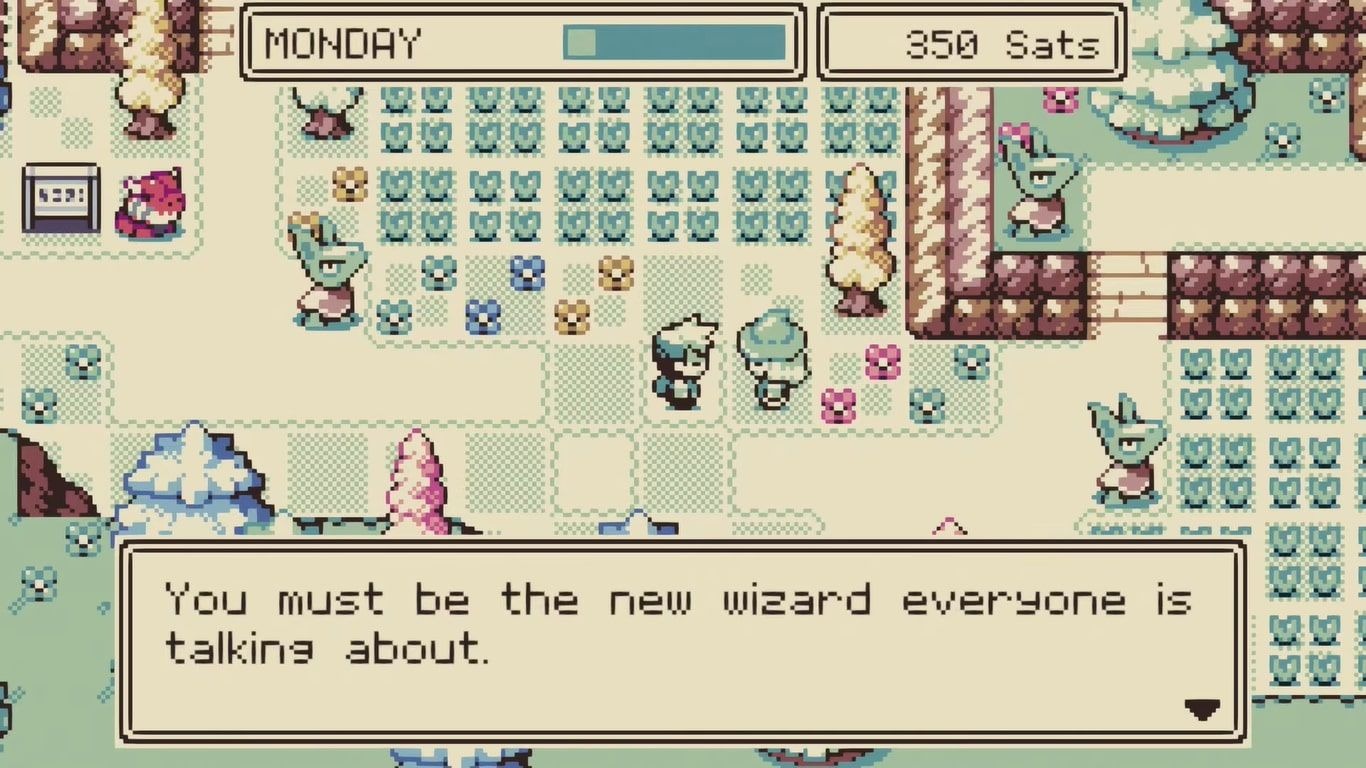The height and width of the screenshot is (768, 1366).
Task: Click the wizard player character sprite
Action: pos(685,360)
